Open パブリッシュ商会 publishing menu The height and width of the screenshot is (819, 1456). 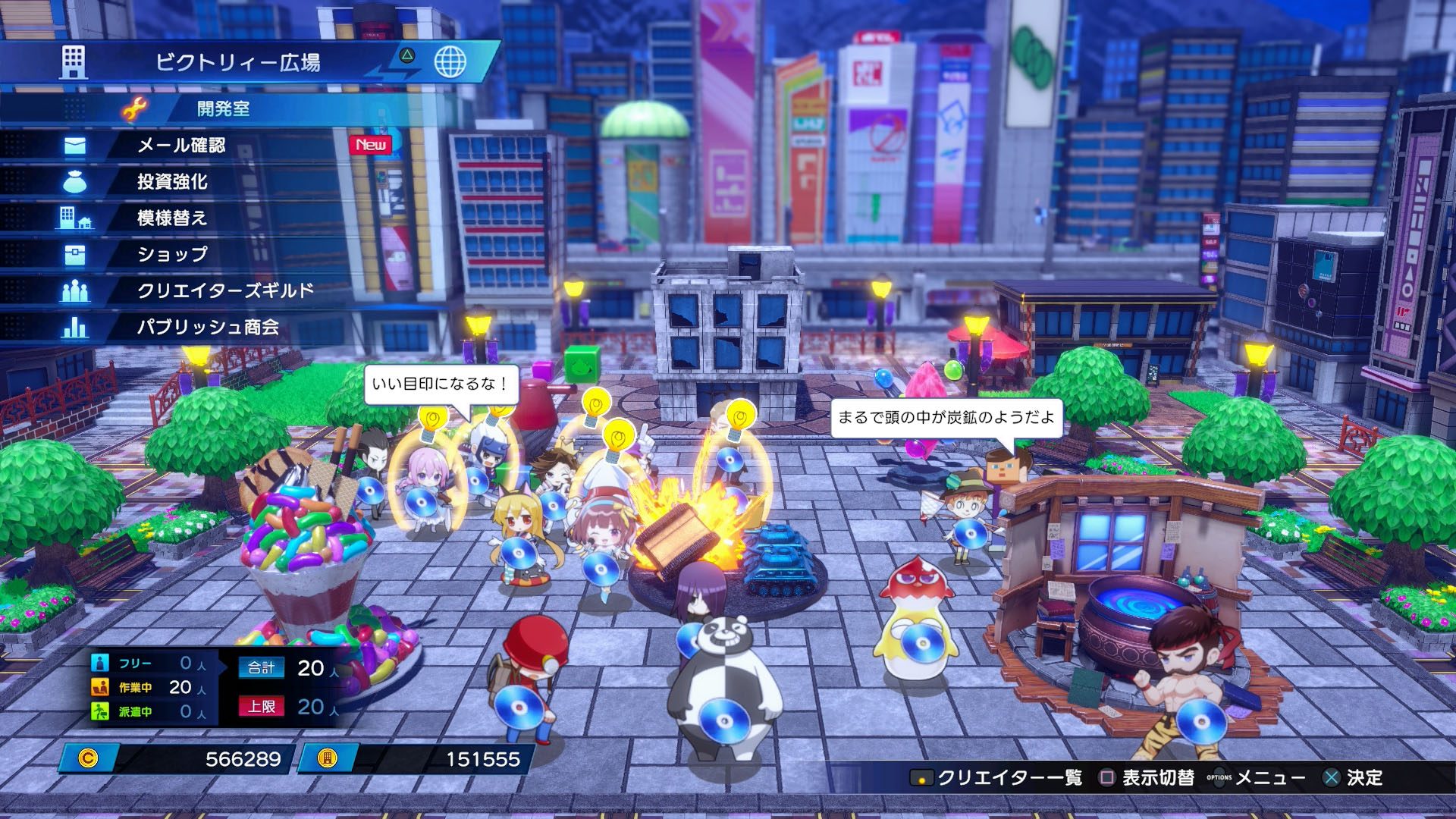pos(208,327)
